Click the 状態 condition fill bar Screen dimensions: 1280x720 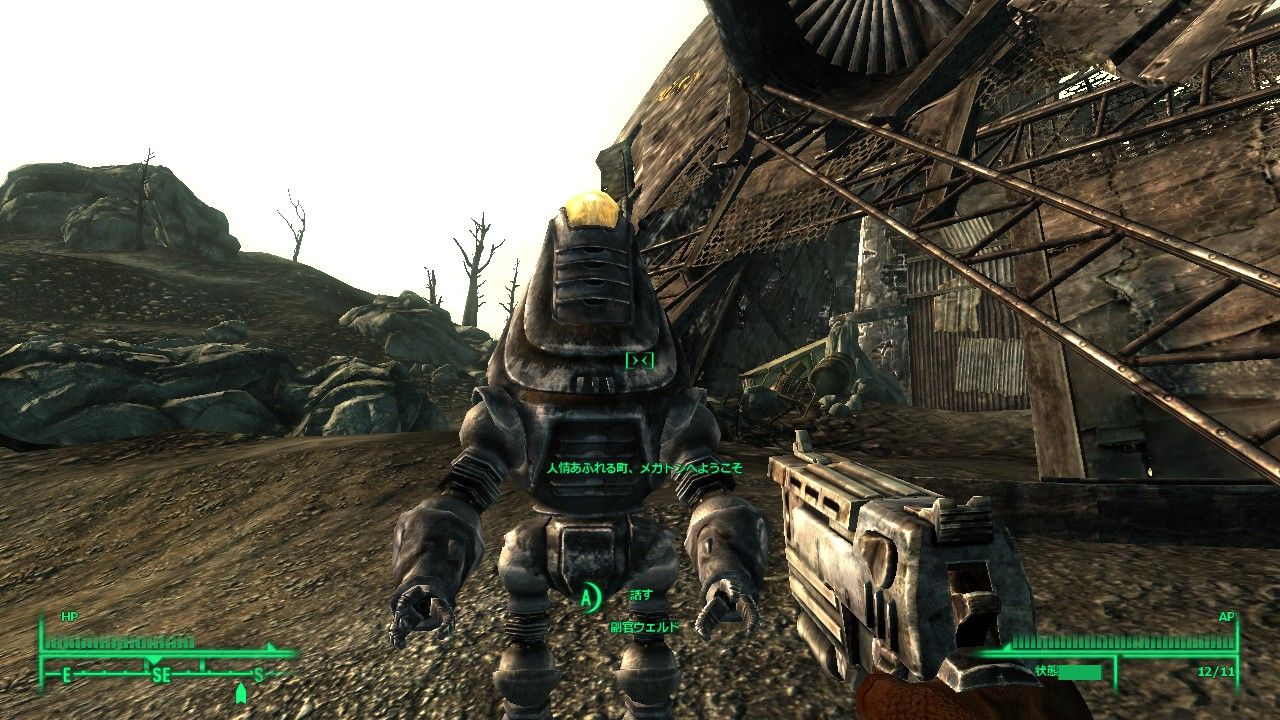pyautogui.click(x=1080, y=673)
